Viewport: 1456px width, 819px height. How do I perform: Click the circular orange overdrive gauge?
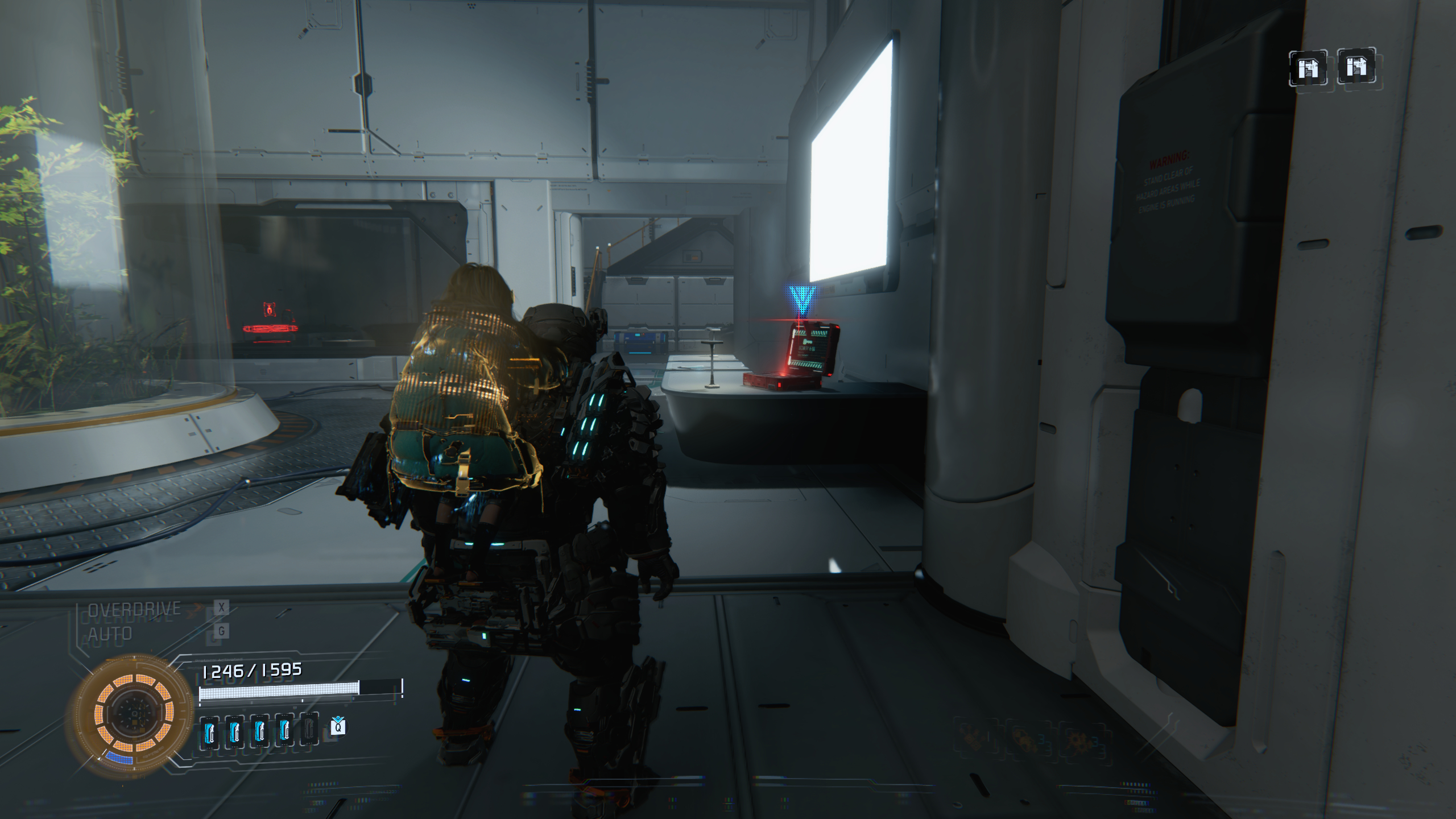pyautogui.click(x=134, y=713)
